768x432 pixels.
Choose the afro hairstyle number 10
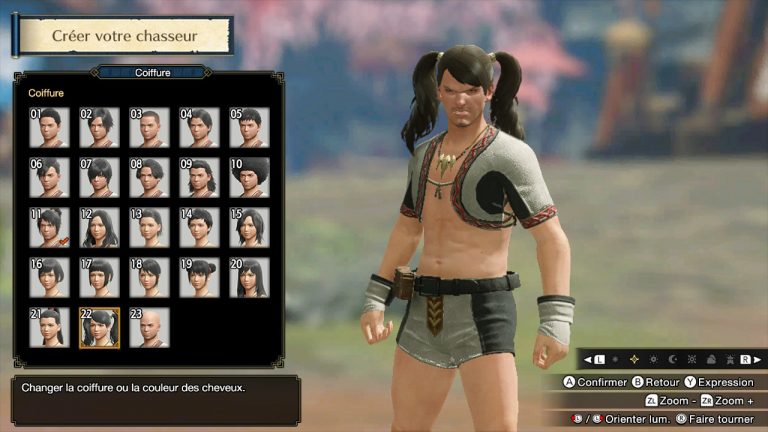coord(249,178)
